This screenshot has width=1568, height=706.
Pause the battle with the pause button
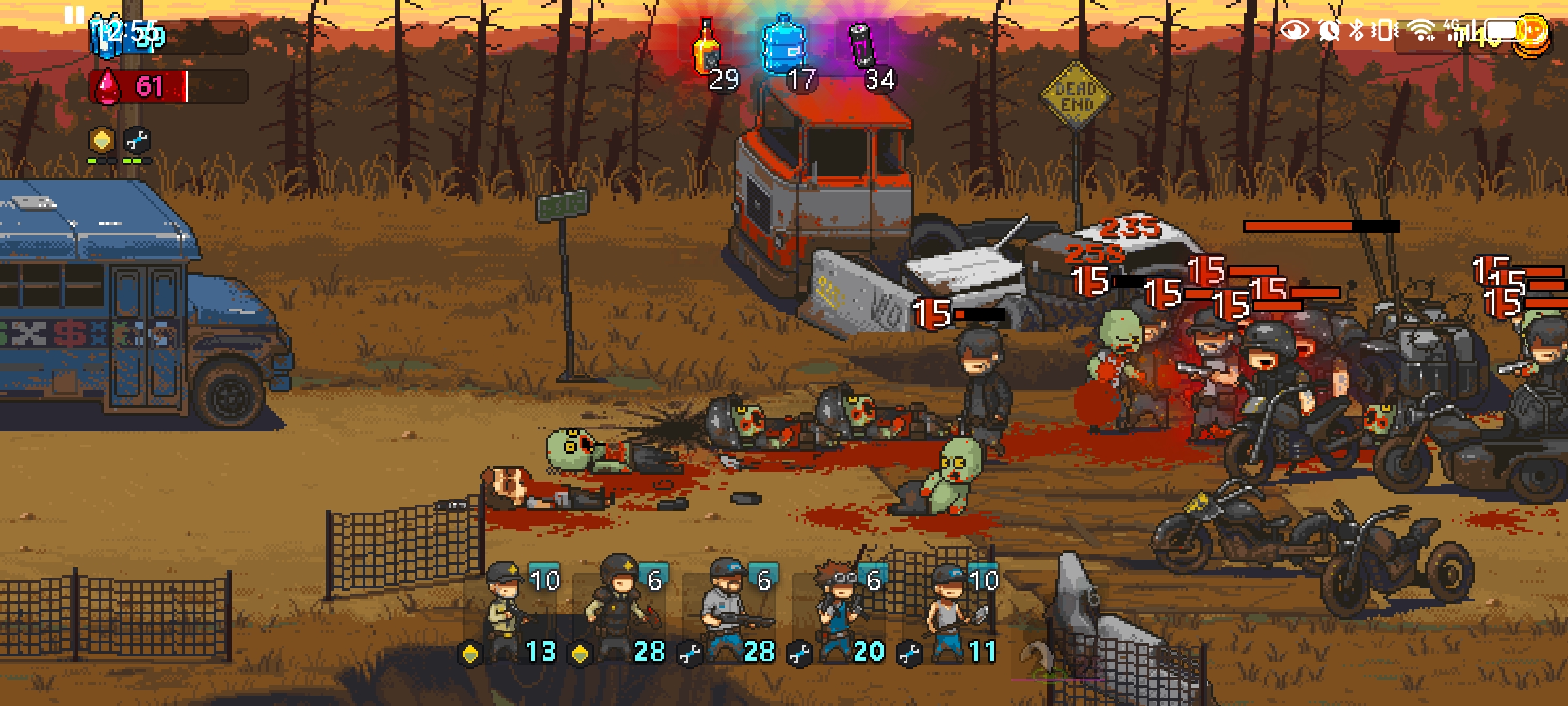tap(74, 14)
